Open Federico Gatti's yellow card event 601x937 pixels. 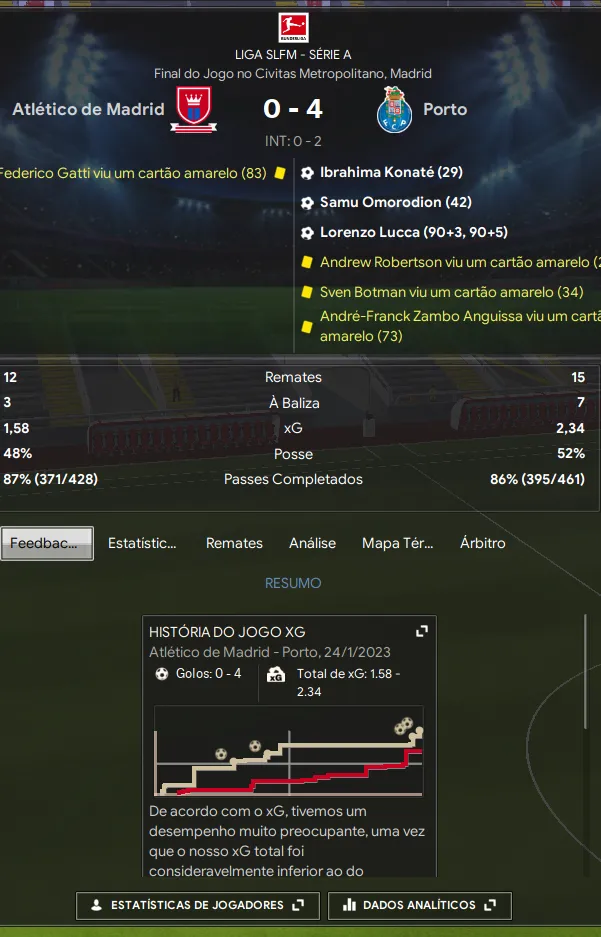click(133, 172)
